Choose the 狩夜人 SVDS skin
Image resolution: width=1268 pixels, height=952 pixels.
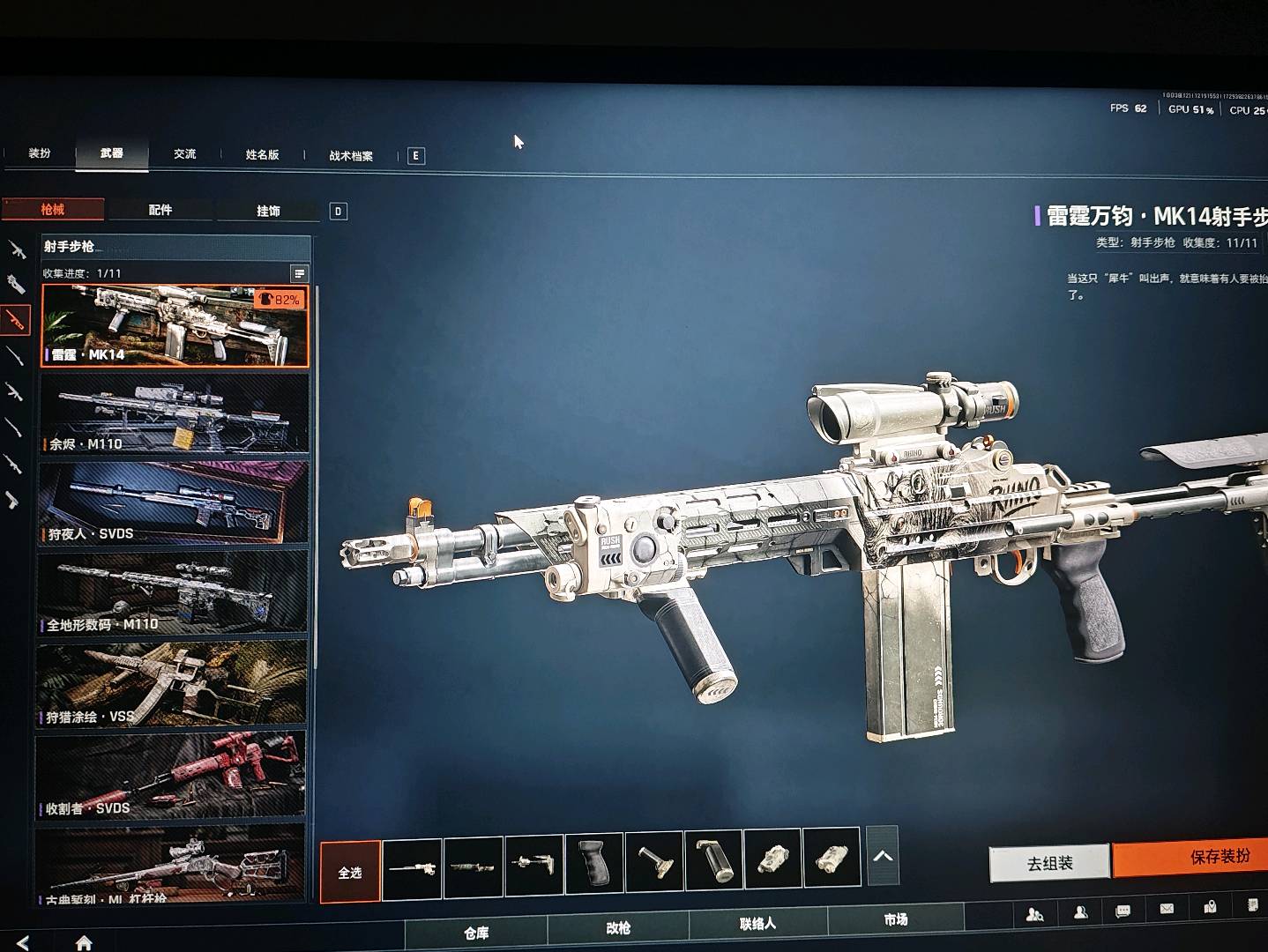[x=174, y=502]
